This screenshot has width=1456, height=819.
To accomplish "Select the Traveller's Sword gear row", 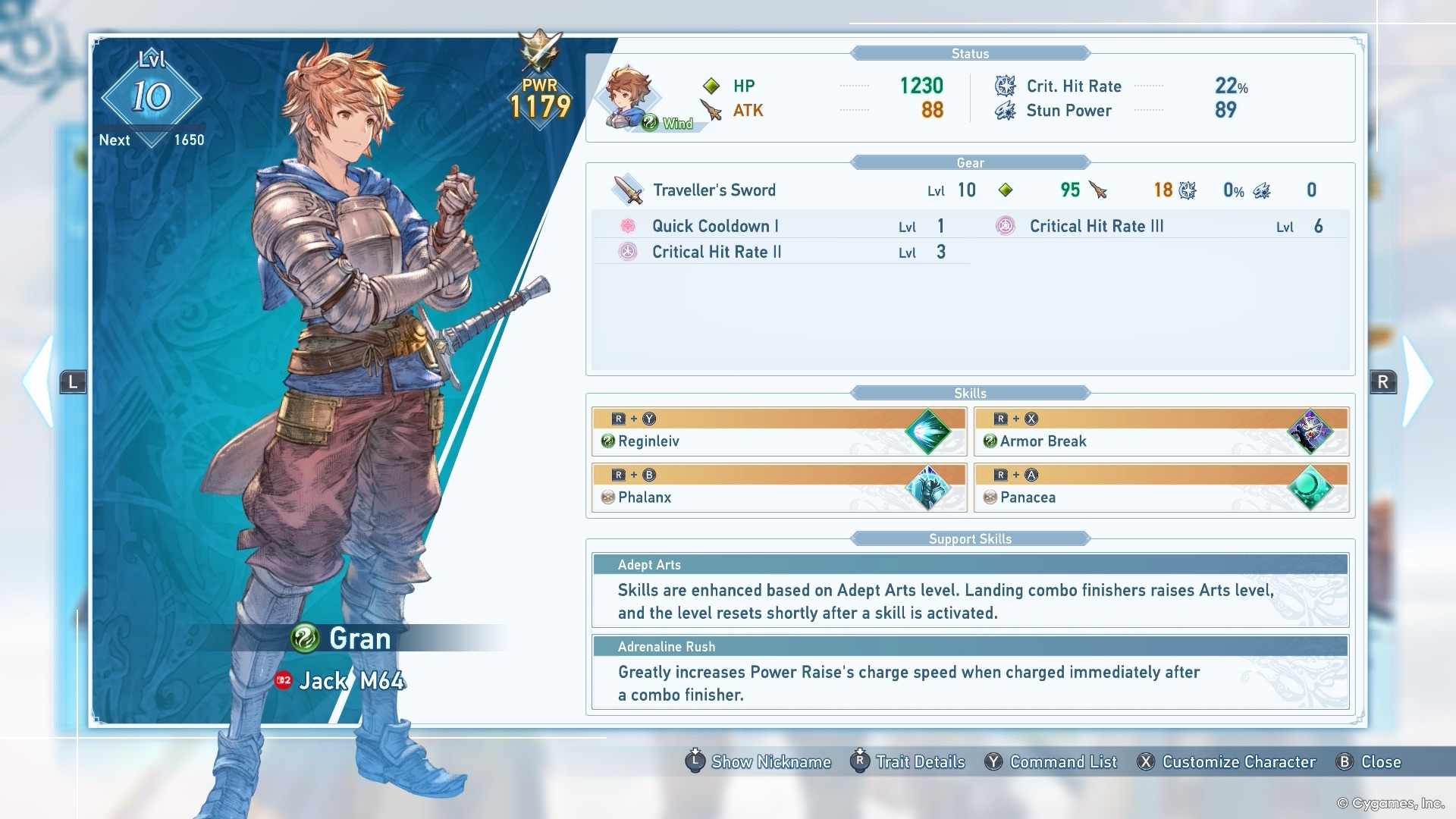I will pyautogui.click(x=969, y=190).
